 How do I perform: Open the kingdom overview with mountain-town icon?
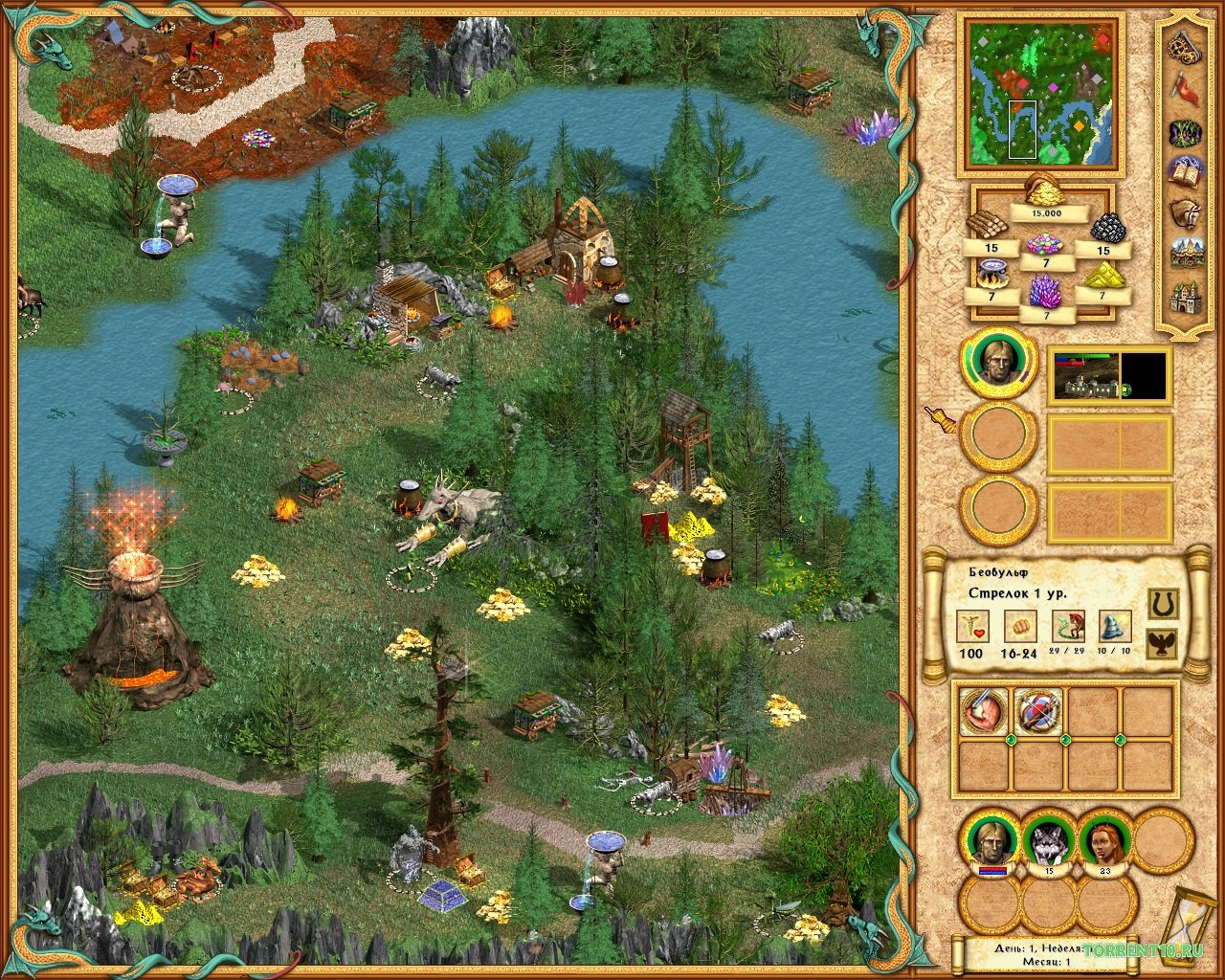(x=1187, y=253)
